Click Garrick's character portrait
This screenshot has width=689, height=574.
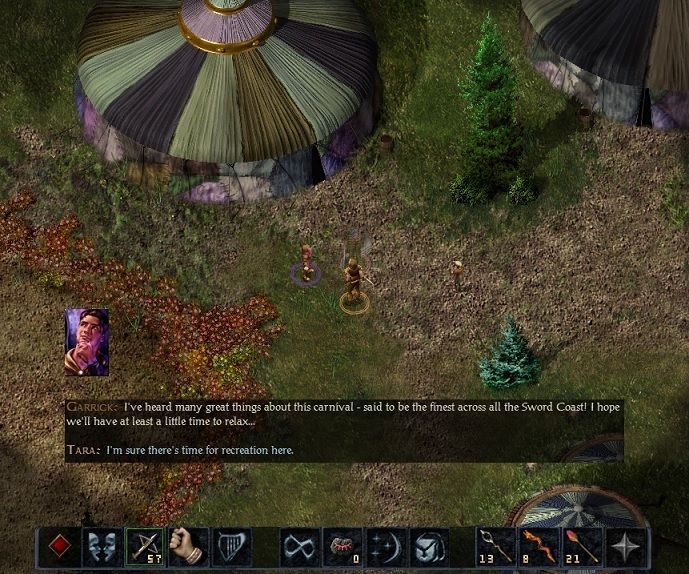87,341
